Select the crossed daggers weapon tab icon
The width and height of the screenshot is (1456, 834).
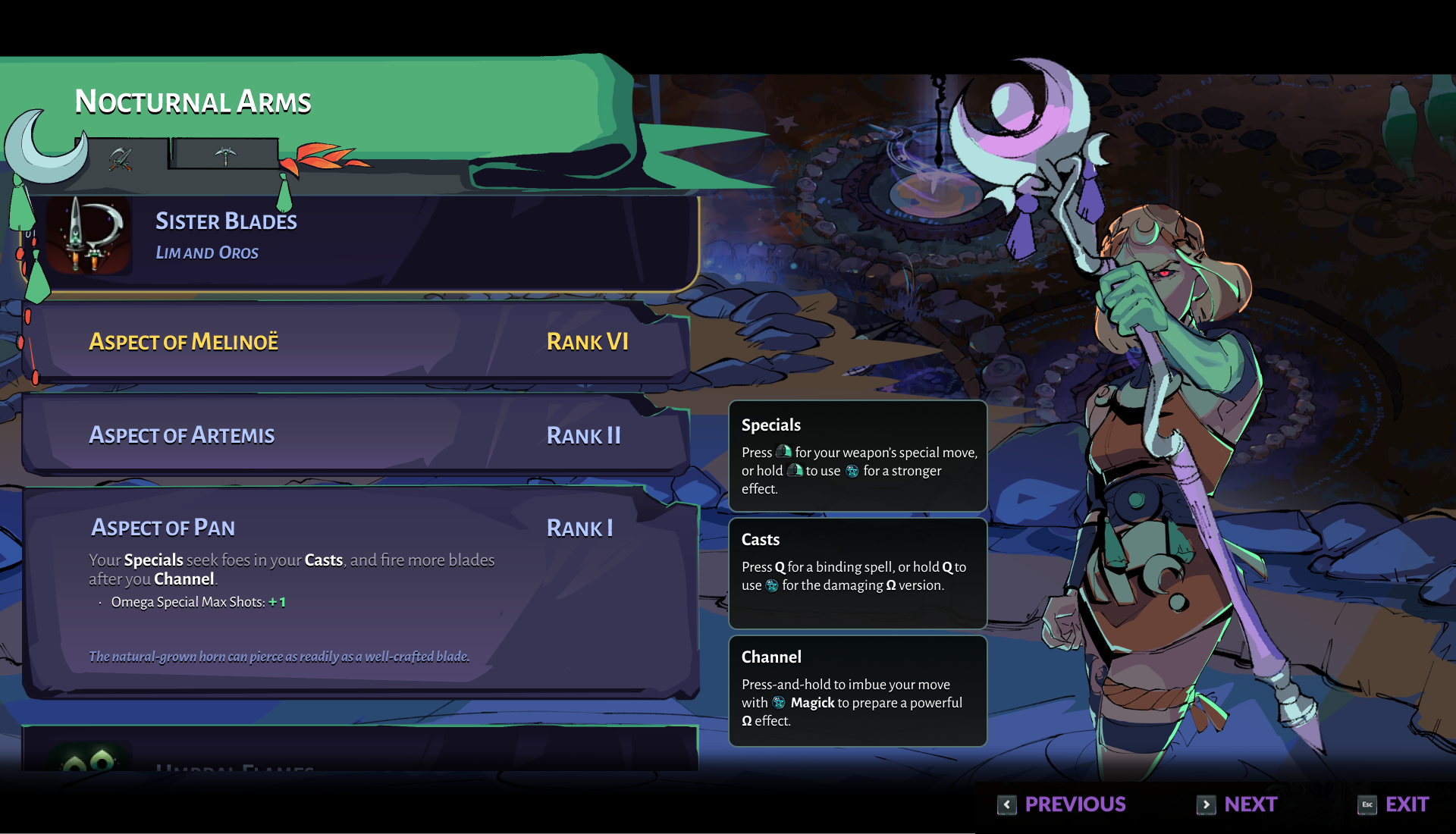(121, 158)
